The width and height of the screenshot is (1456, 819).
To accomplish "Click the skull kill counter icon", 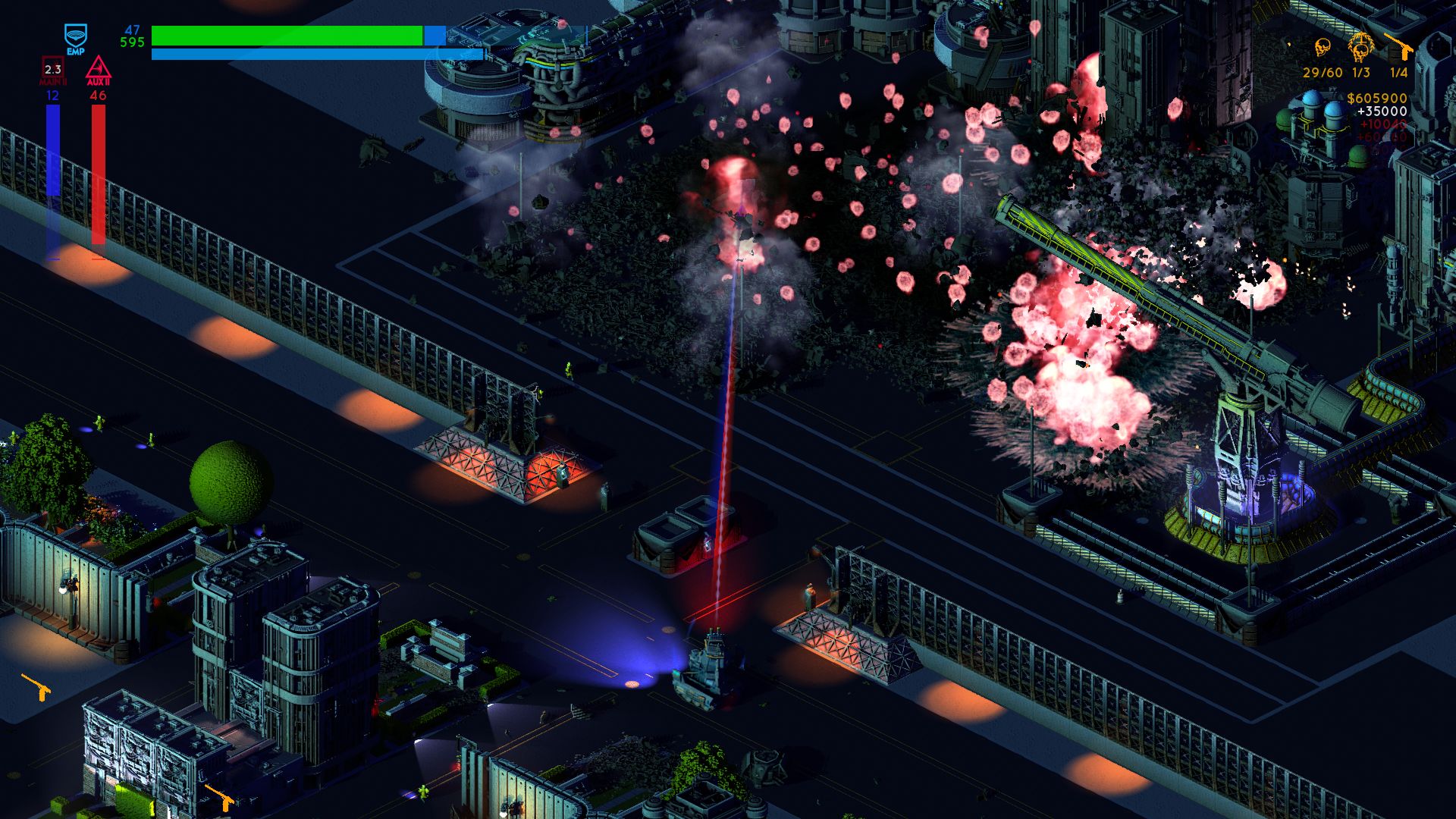I will [1323, 48].
